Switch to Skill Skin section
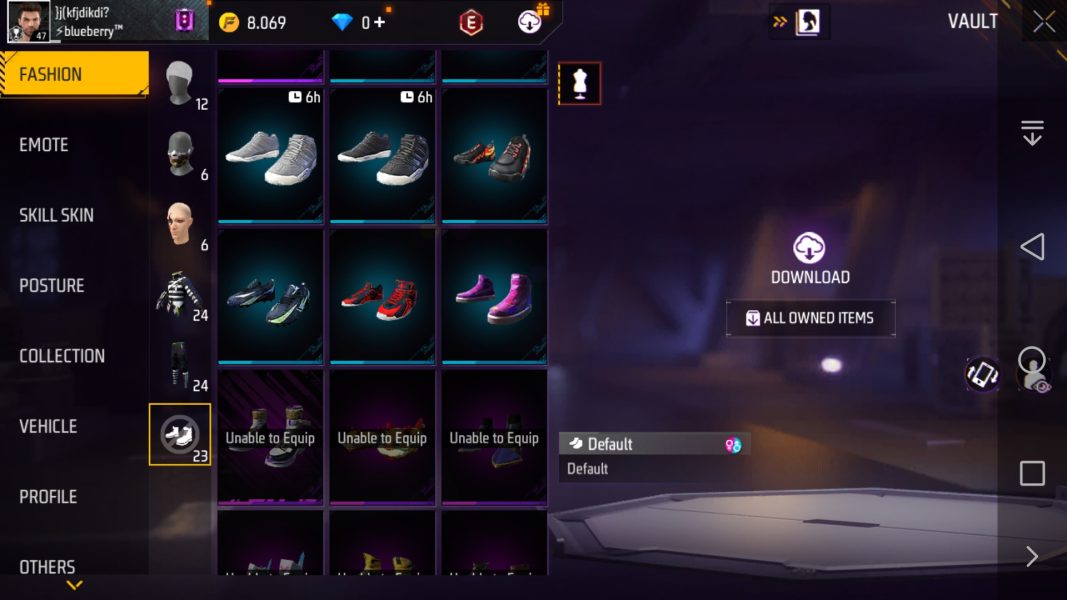Viewport: 1067px width, 600px height. tap(57, 215)
